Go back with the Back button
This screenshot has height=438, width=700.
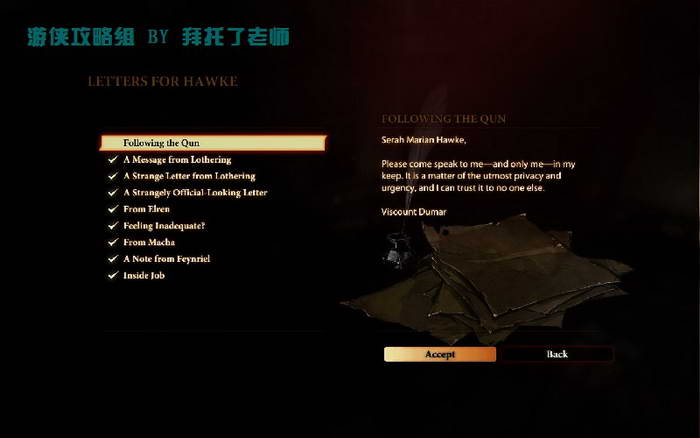pyautogui.click(x=557, y=354)
